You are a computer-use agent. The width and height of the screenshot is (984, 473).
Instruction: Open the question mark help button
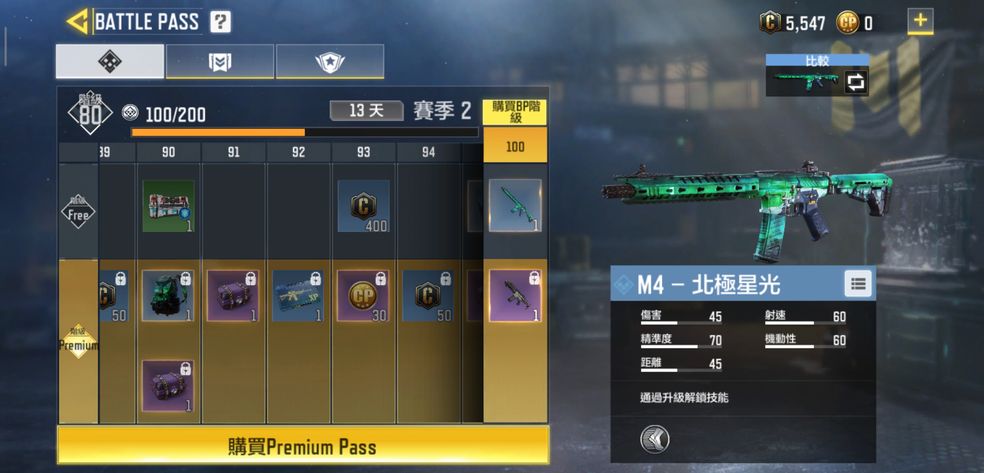tap(221, 21)
